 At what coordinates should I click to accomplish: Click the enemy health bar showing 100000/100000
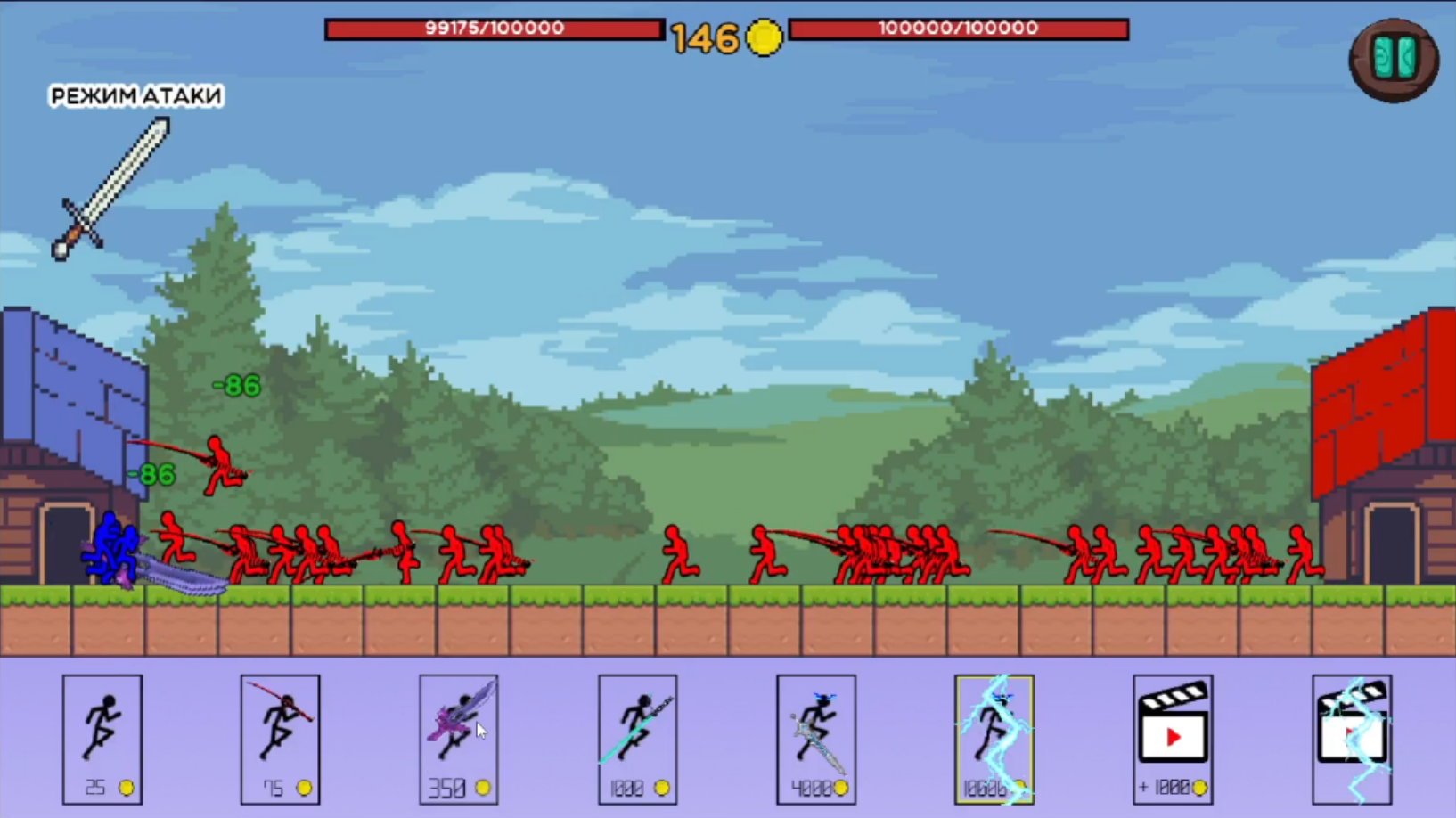point(960,29)
